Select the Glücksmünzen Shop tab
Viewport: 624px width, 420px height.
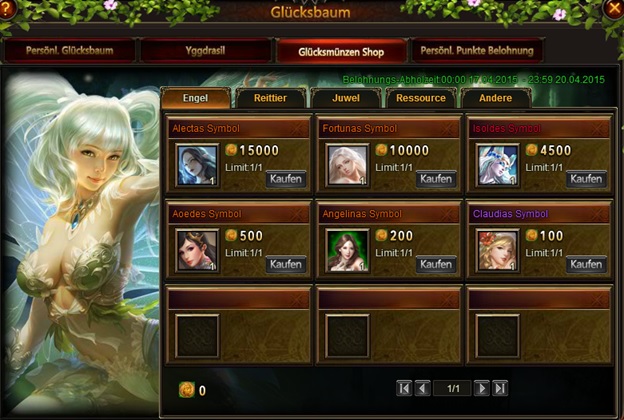coord(342,50)
